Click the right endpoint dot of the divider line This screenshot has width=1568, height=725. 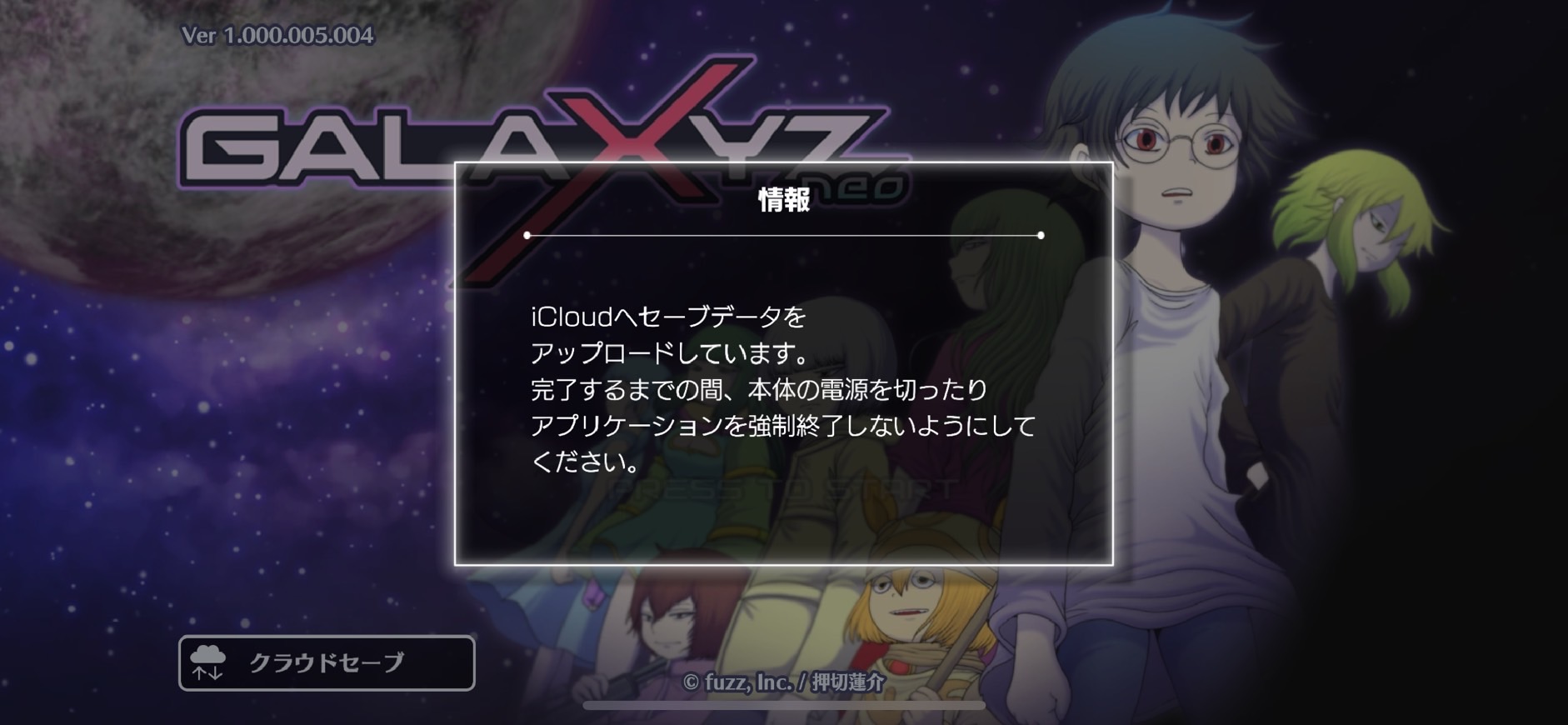[1040, 237]
